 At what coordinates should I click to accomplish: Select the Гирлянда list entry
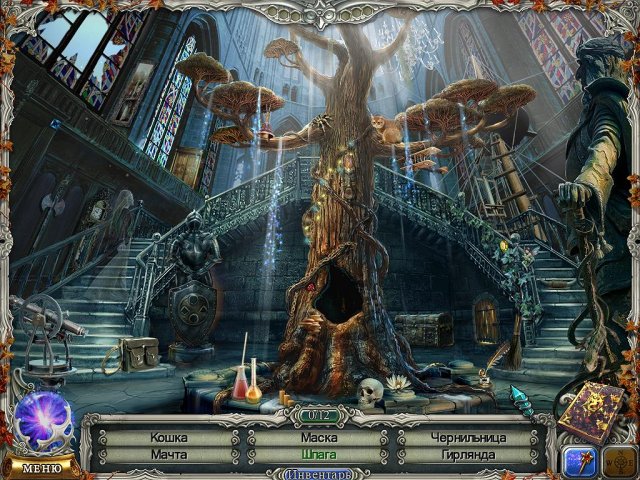click(x=466, y=454)
